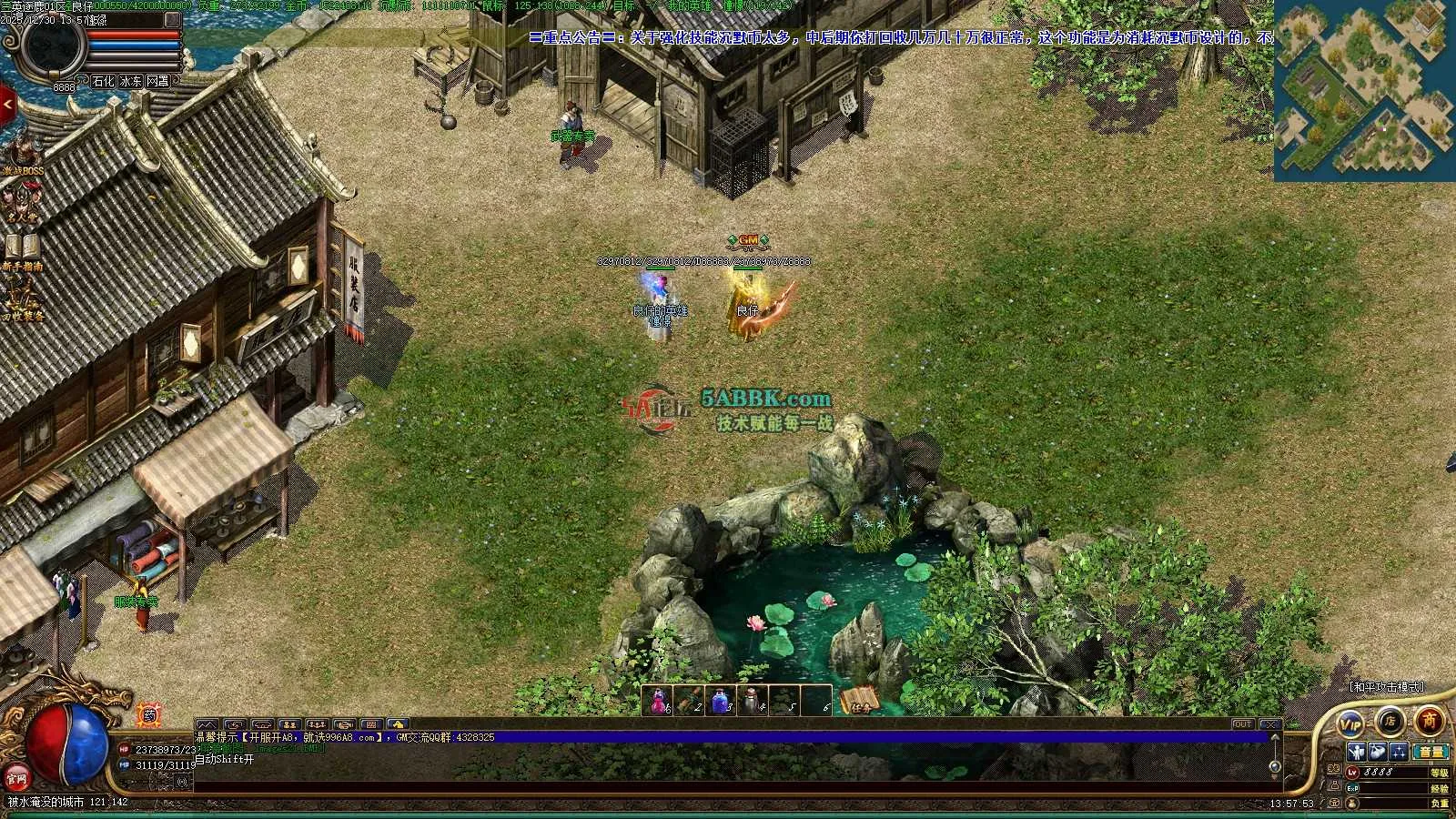The height and width of the screenshot is (819, 1456).
Task: Use the blue potion in hotbar slot 3
Action: [x=721, y=701]
